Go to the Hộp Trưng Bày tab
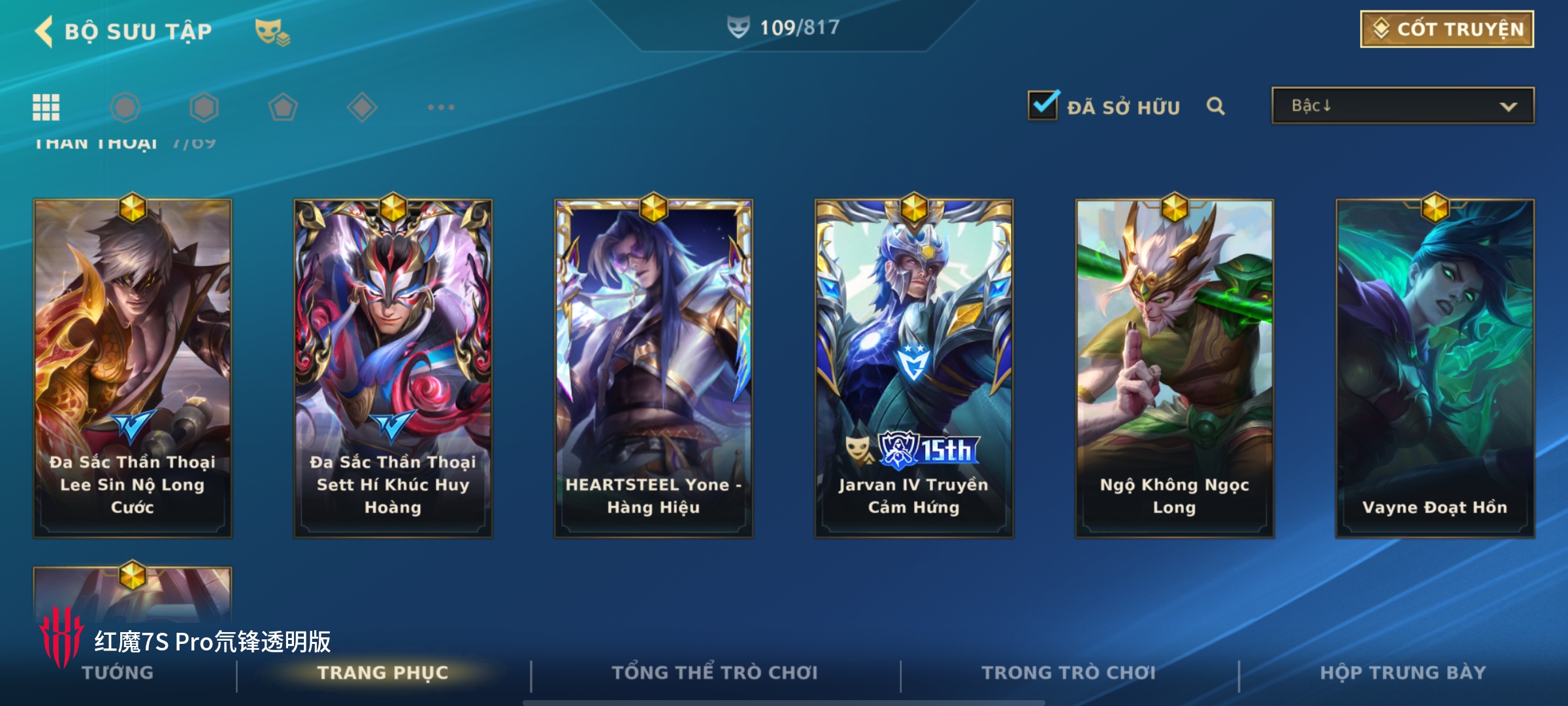Screen dimensions: 1568x706 (x=1403, y=673)
